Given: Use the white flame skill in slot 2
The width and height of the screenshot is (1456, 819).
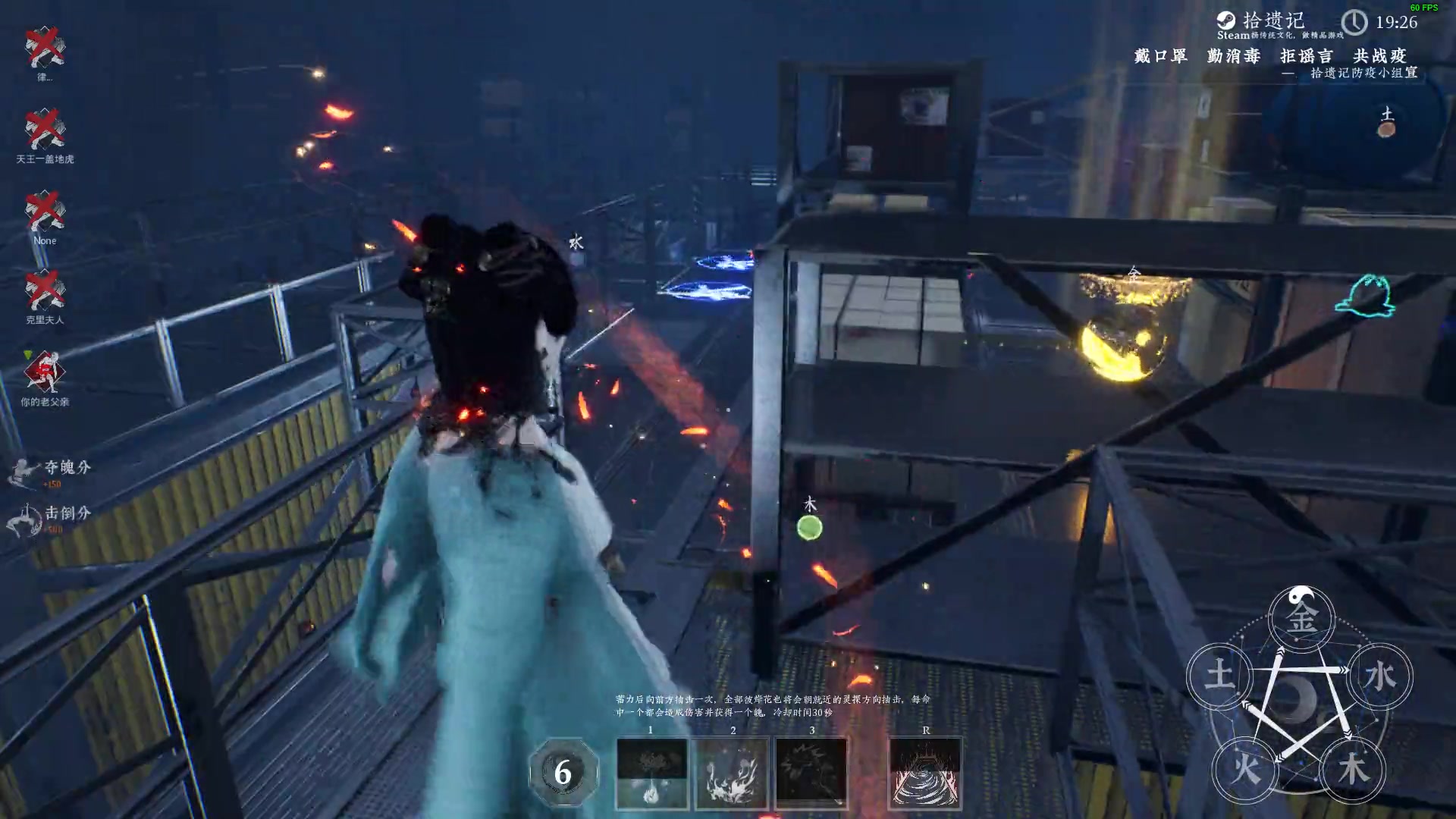Looking at the screenshot, I should point(732,773).
